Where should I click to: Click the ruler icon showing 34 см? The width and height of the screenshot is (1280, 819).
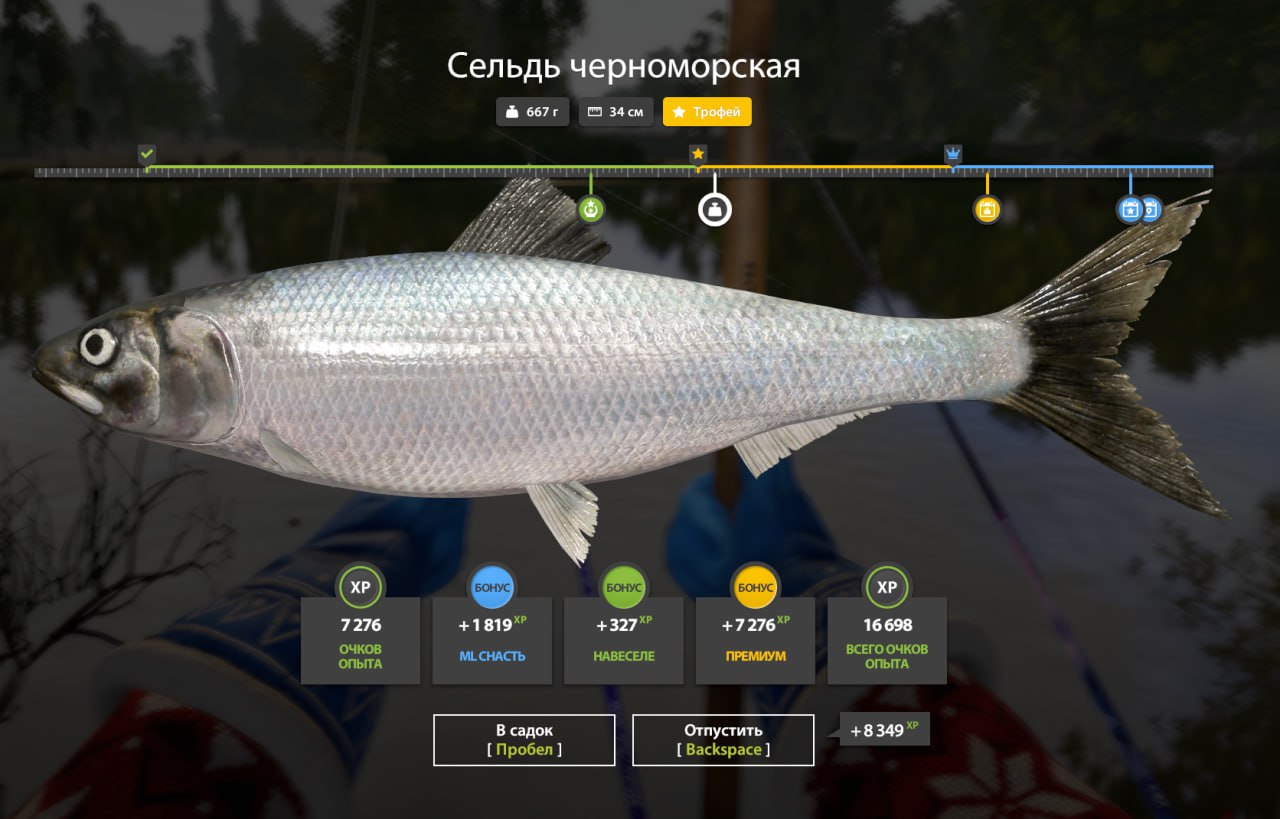point(615,112)
